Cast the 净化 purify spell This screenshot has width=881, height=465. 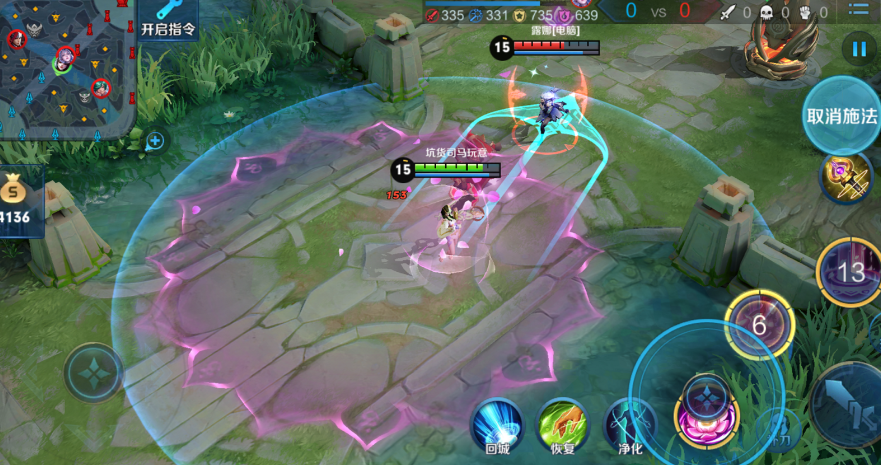[x=630, y=424]
